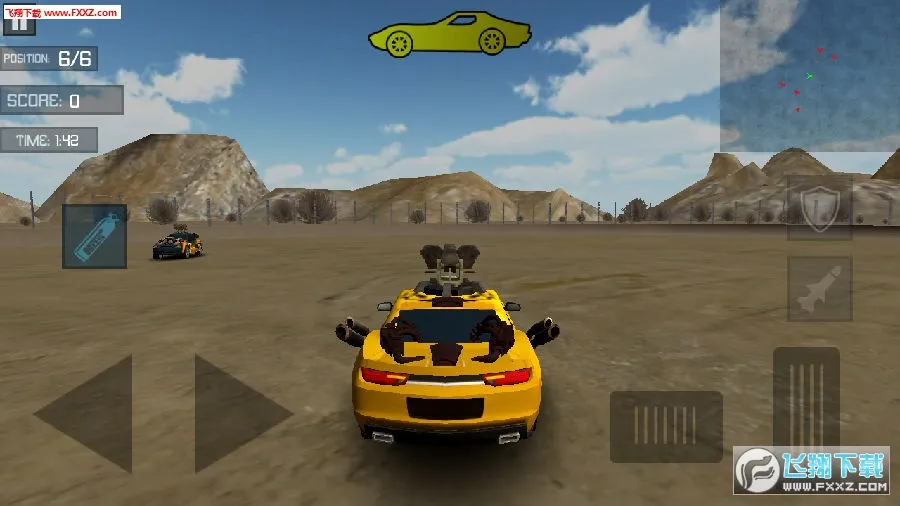Steer left with the left arrow
Image resolution: width=900 pixels, height=506 pixels.
click(x=88, y=412)
